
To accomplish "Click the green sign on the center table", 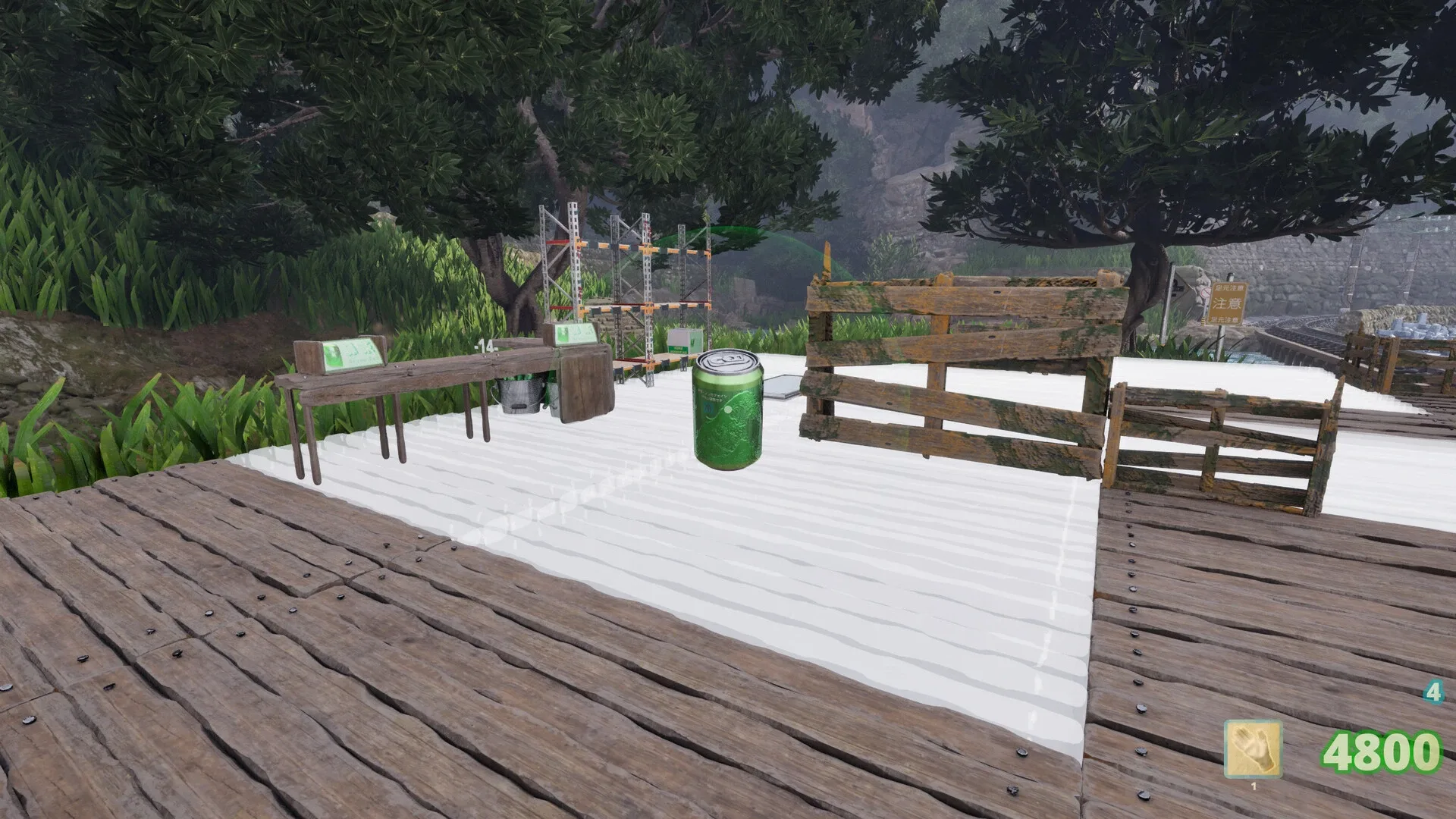I will coord(574,334).
